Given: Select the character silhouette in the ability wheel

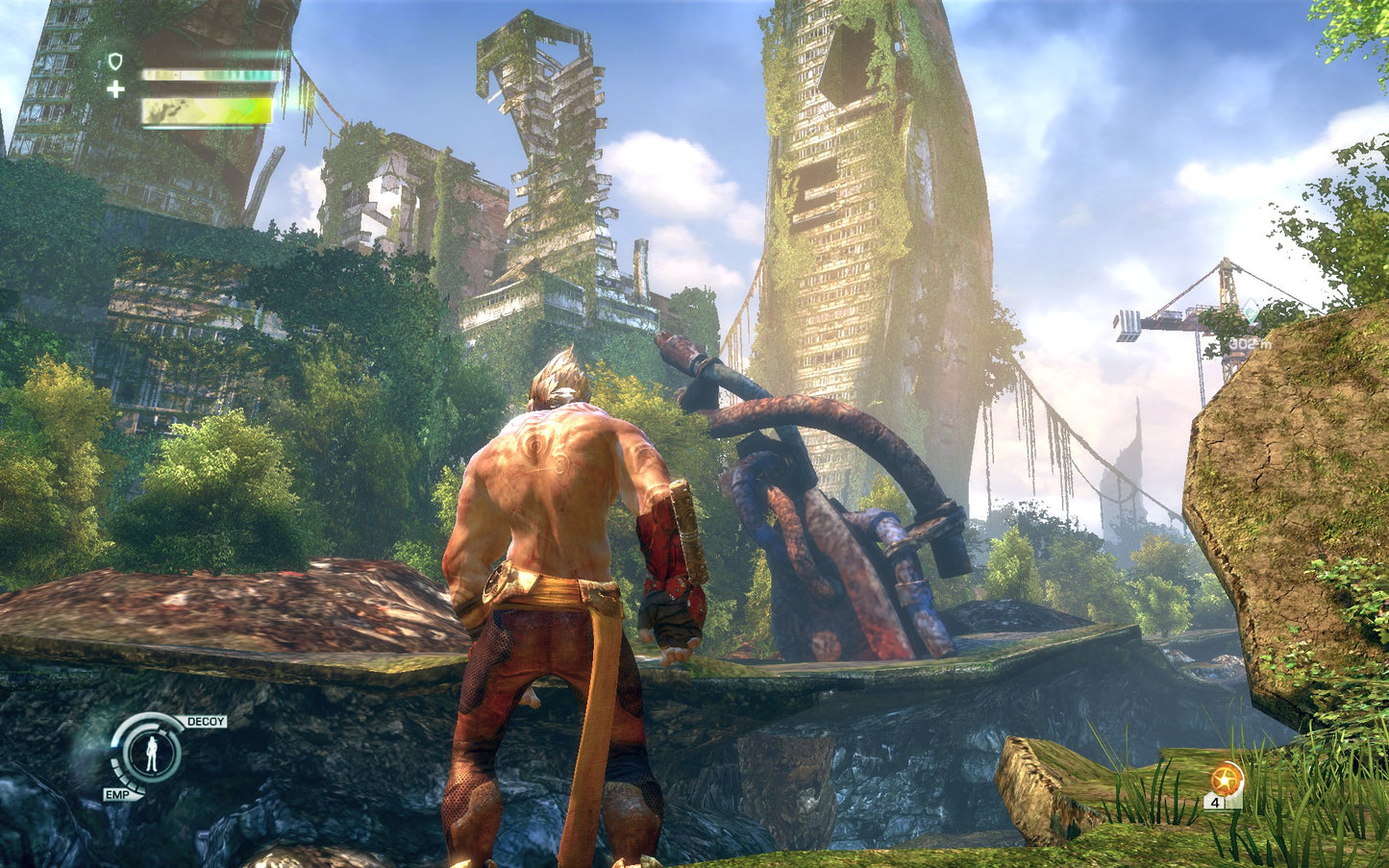Looking at the screenshot, I should [x=152, y=755].
